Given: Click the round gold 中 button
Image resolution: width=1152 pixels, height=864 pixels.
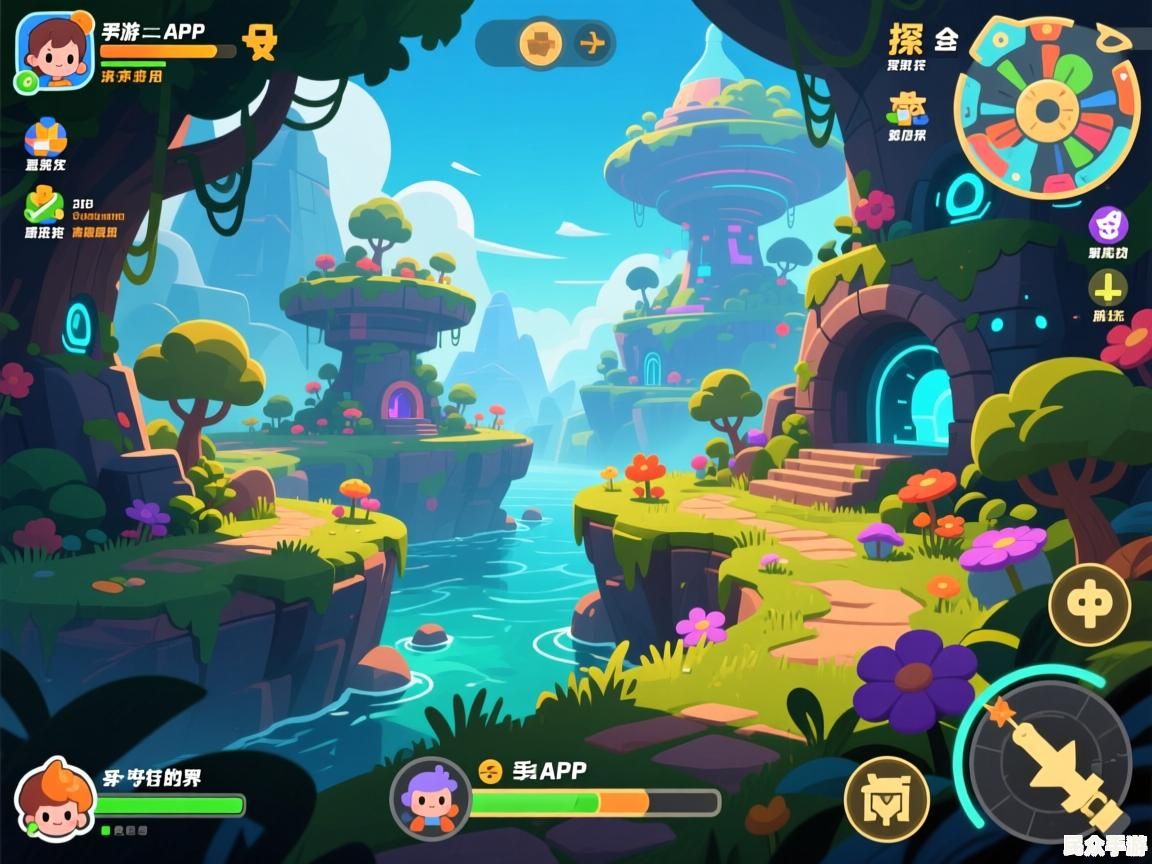Looking at the screenshot, I should tap(1089, 604).
